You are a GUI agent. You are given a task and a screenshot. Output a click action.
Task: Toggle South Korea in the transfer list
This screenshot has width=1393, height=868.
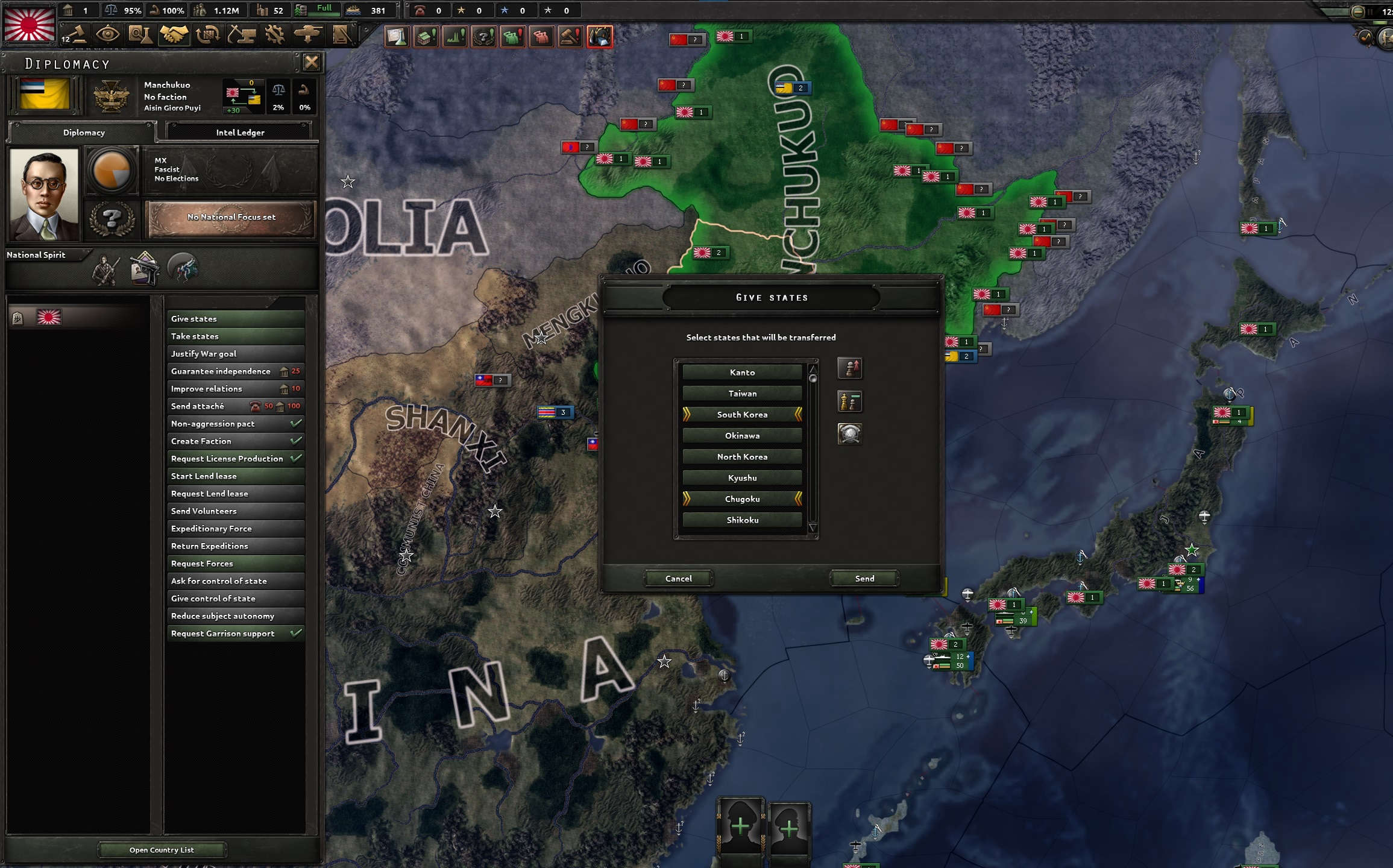742,414
